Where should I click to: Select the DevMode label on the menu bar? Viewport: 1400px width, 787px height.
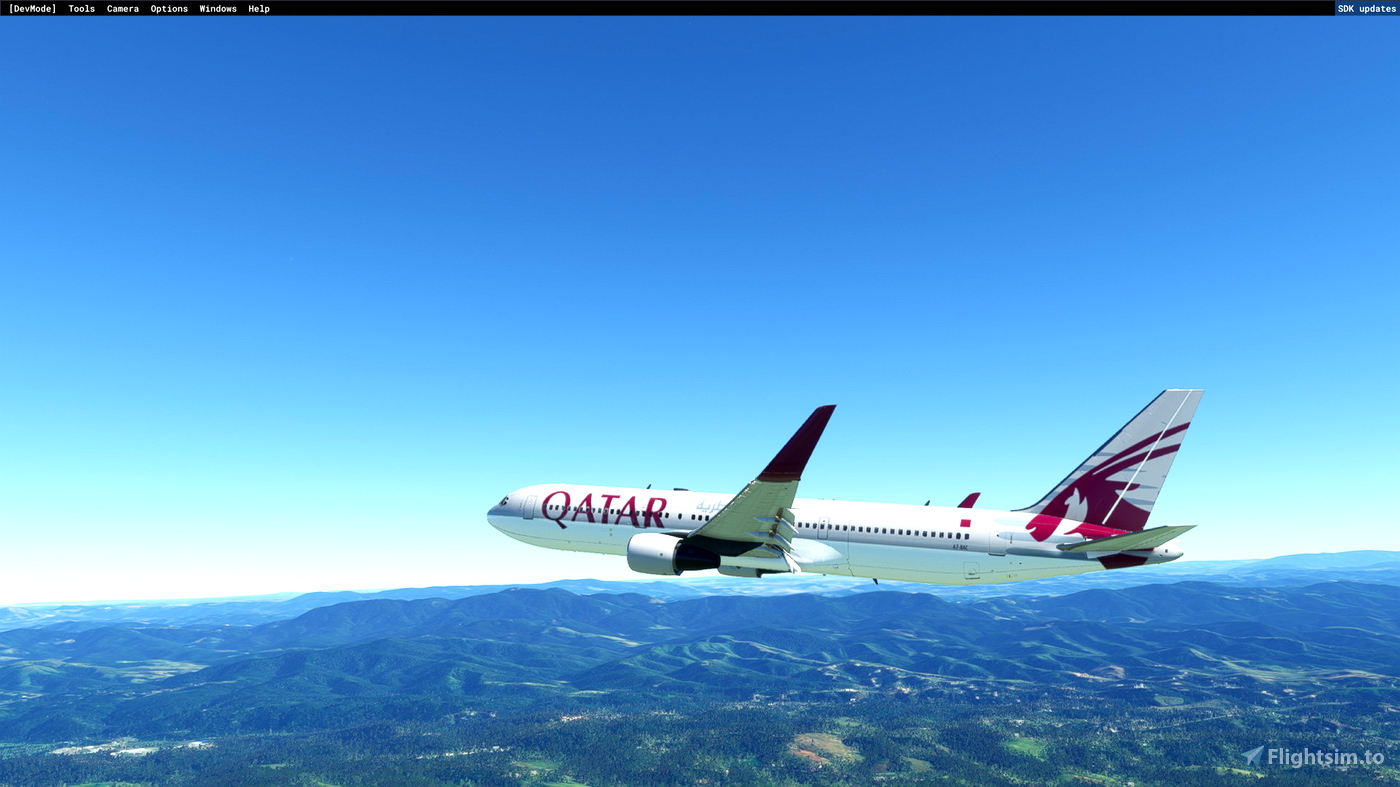[32, 7]
